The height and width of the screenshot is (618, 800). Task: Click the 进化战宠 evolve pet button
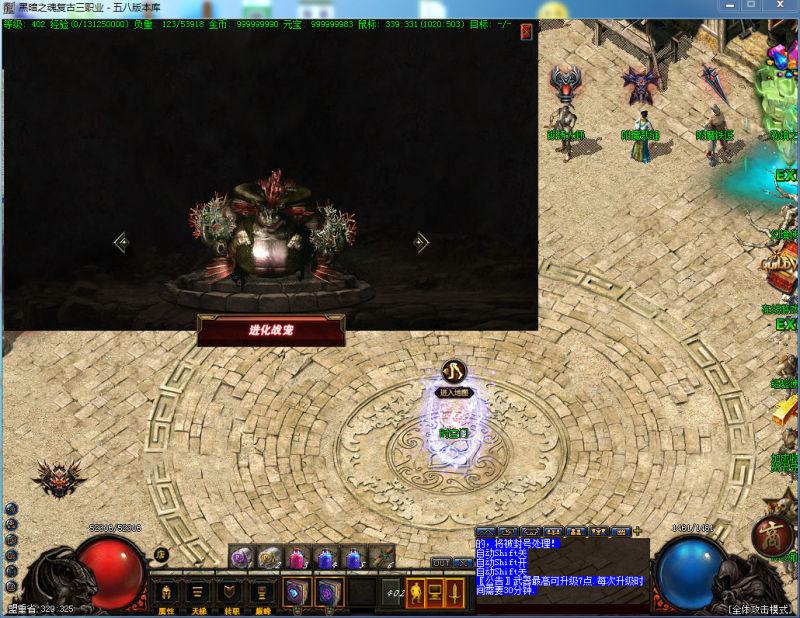271,330
